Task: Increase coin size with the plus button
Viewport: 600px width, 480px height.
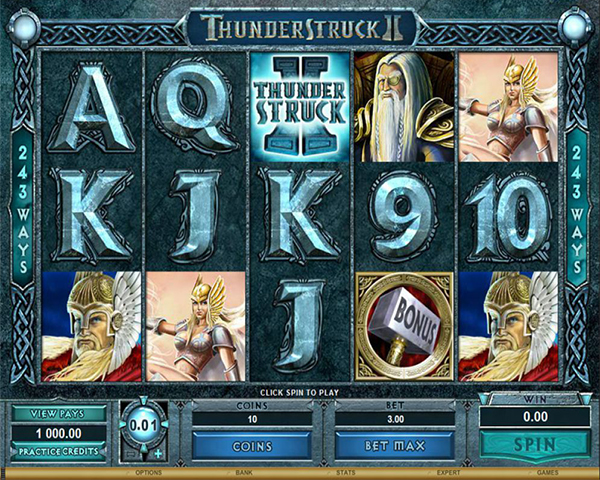Action: (x=156, y=455)
